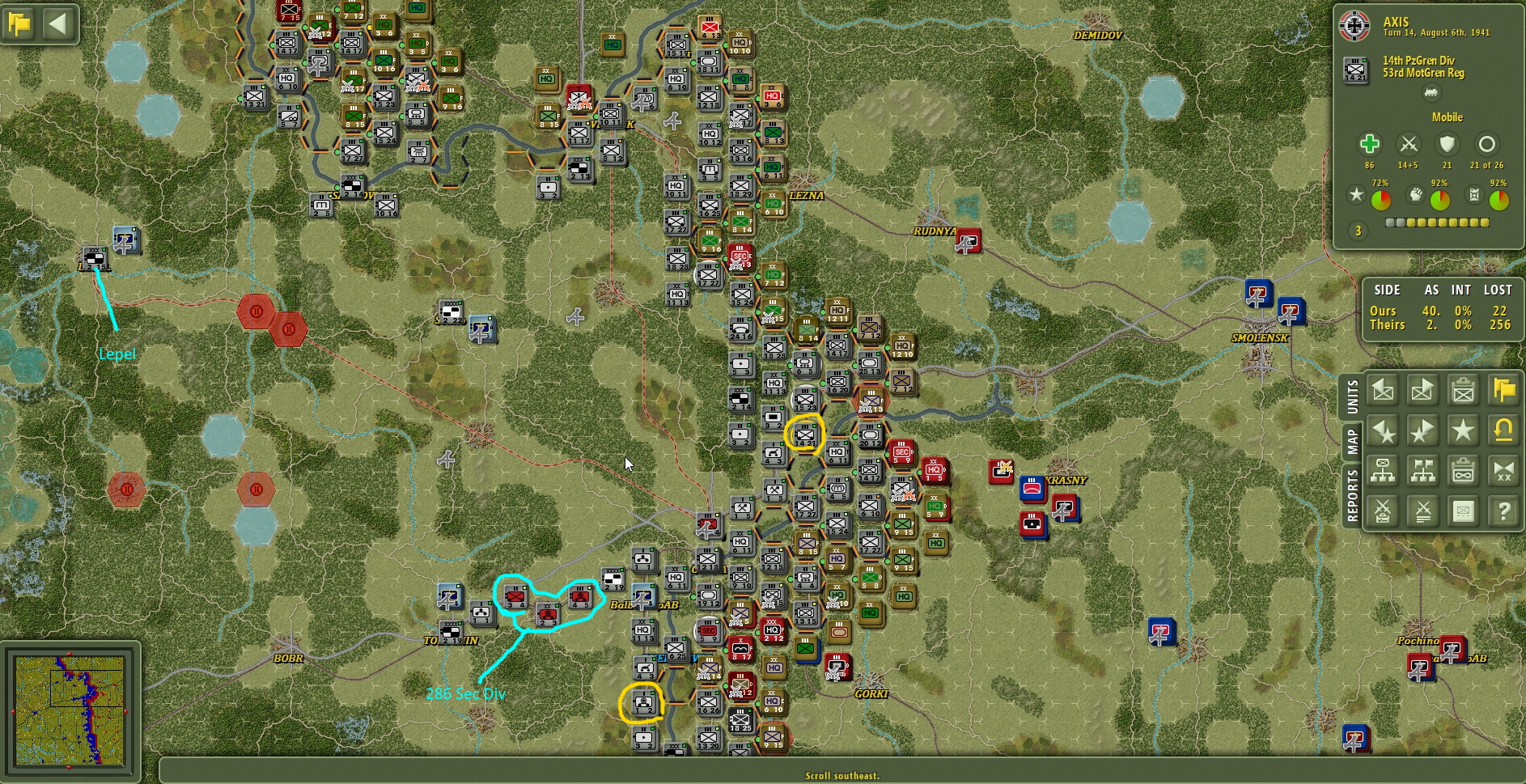Click the division XX counter icon

pos(1503,471)
